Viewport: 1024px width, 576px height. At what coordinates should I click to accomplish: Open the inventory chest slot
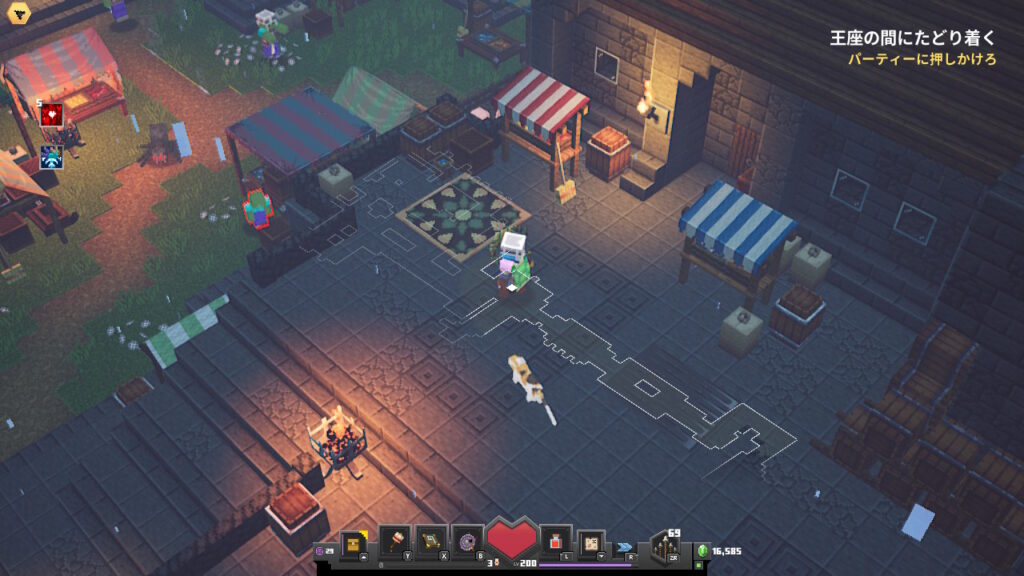coord(353,543)
